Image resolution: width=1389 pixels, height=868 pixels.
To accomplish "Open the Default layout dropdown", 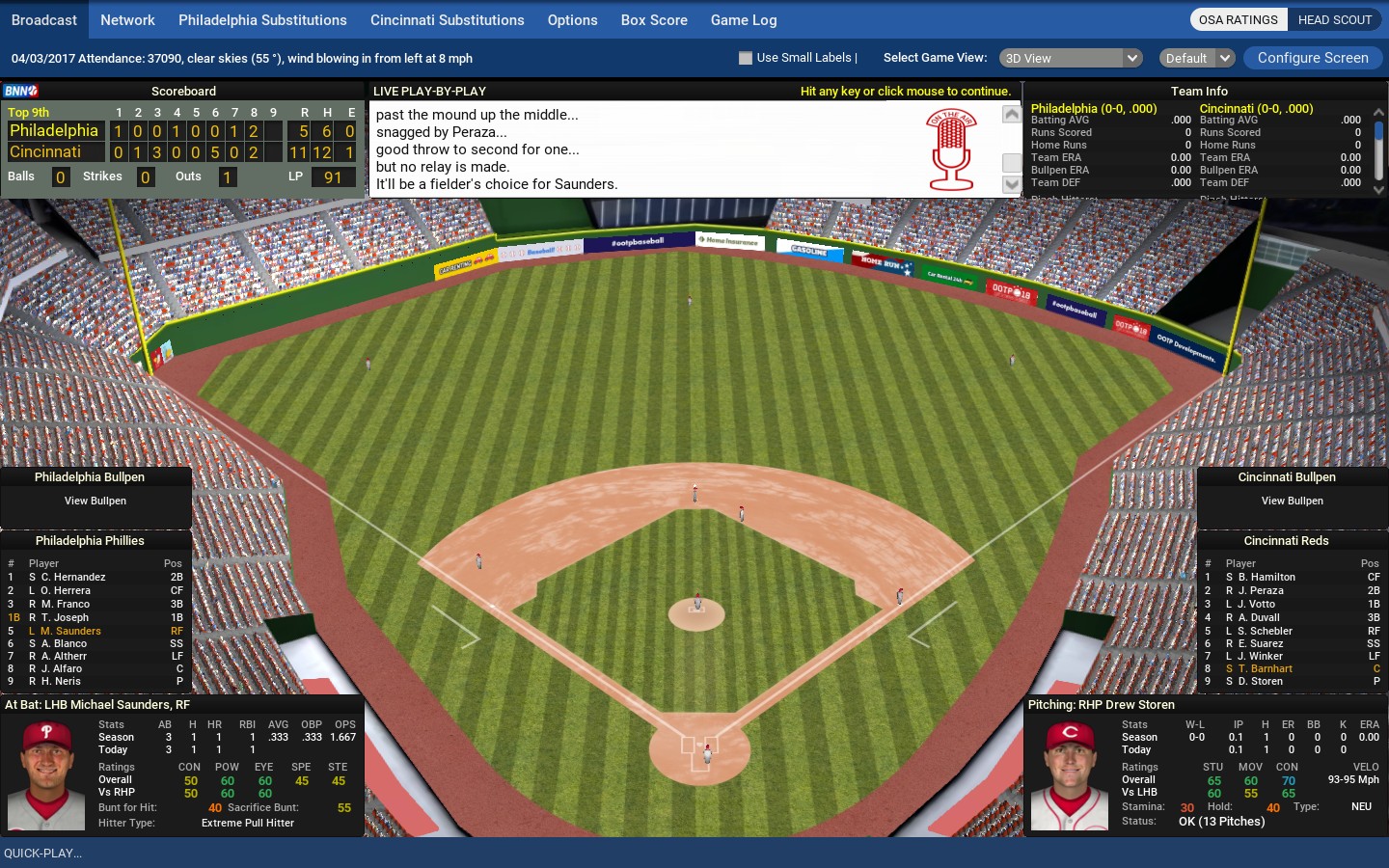I will 1196,58.
